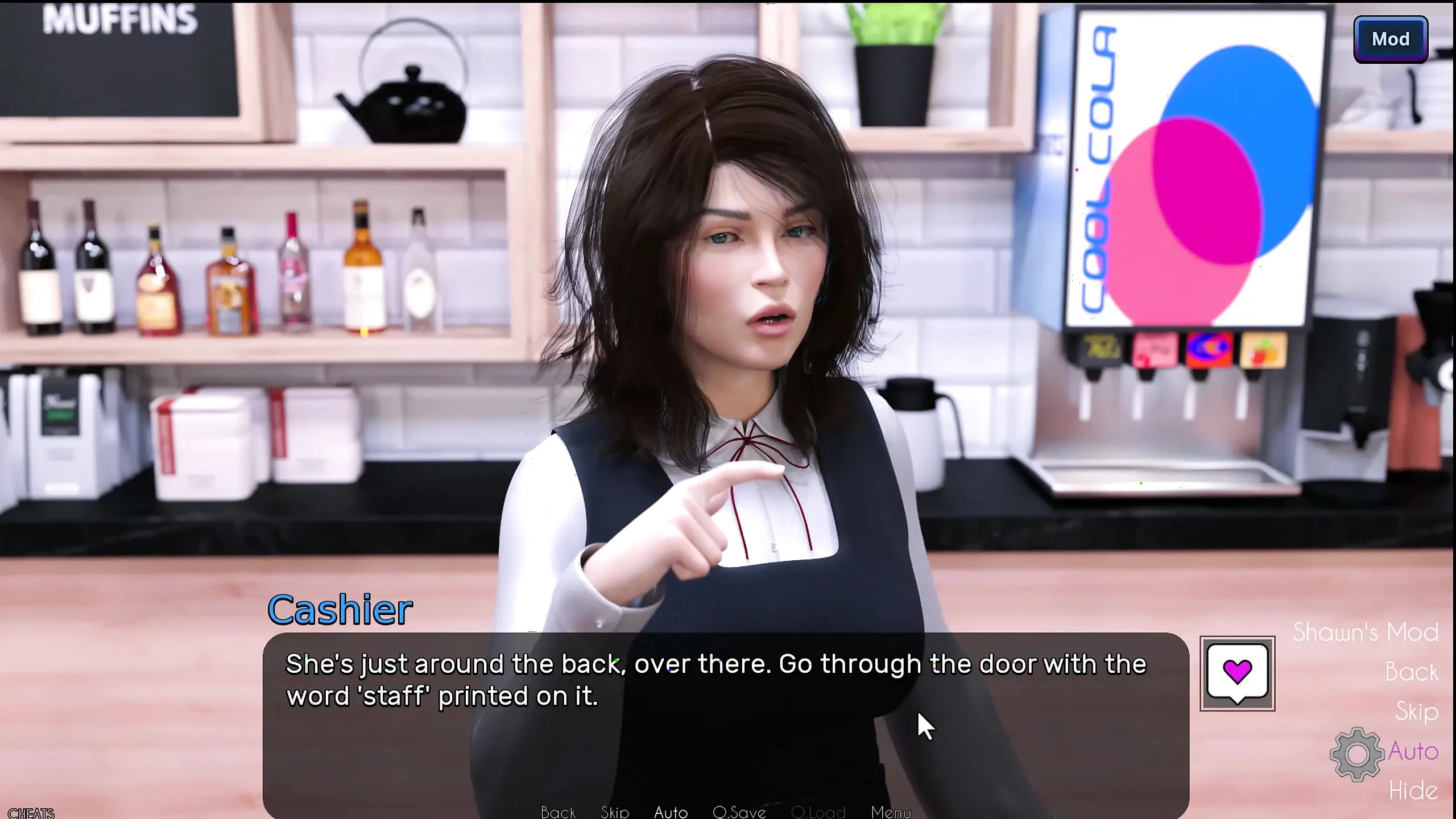Select Skip in the row beside Q.Save
Image resolution: width=1456 pixels, height=819 pixels.
tap(614, 812)
